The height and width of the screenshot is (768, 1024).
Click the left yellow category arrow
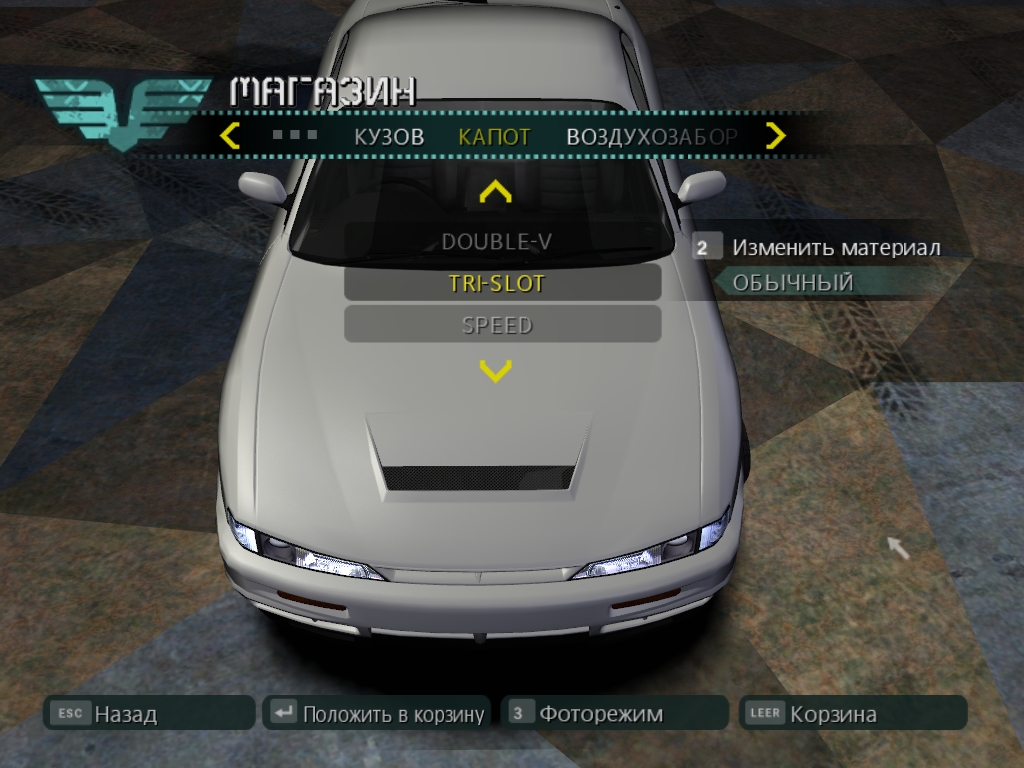[230, 136]
